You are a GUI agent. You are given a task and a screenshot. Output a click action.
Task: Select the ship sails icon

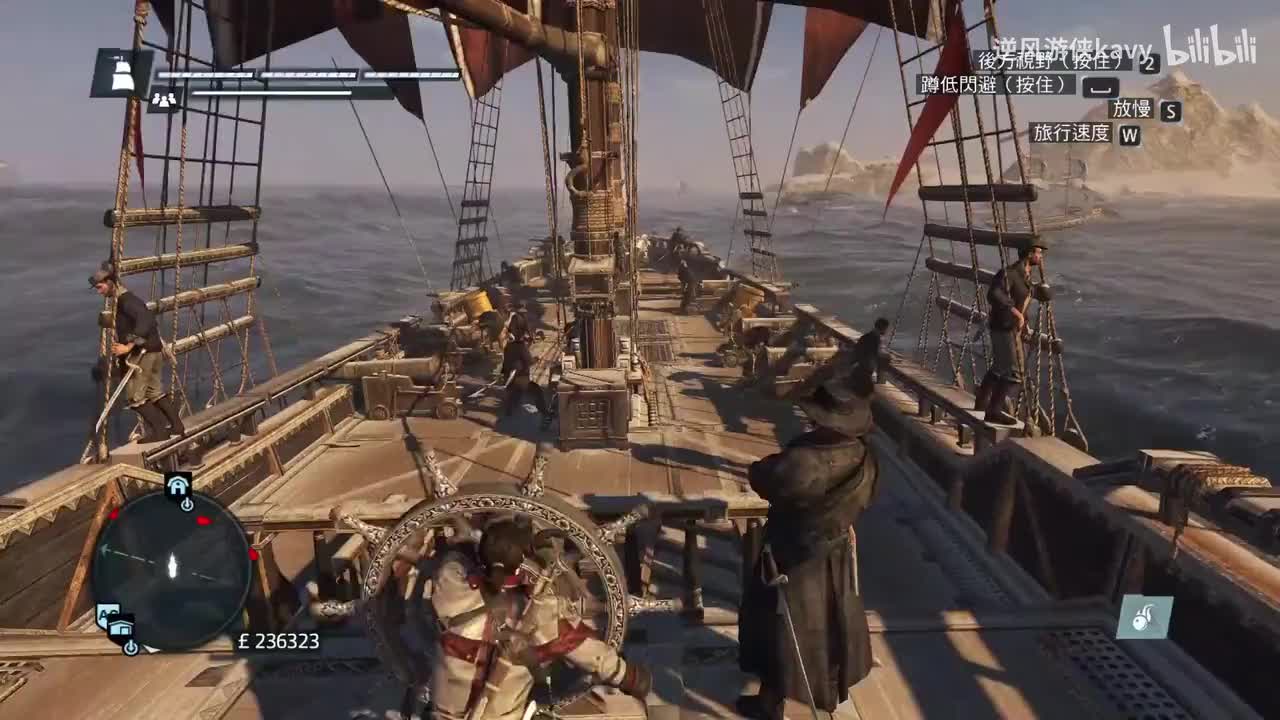pos(122,74)
